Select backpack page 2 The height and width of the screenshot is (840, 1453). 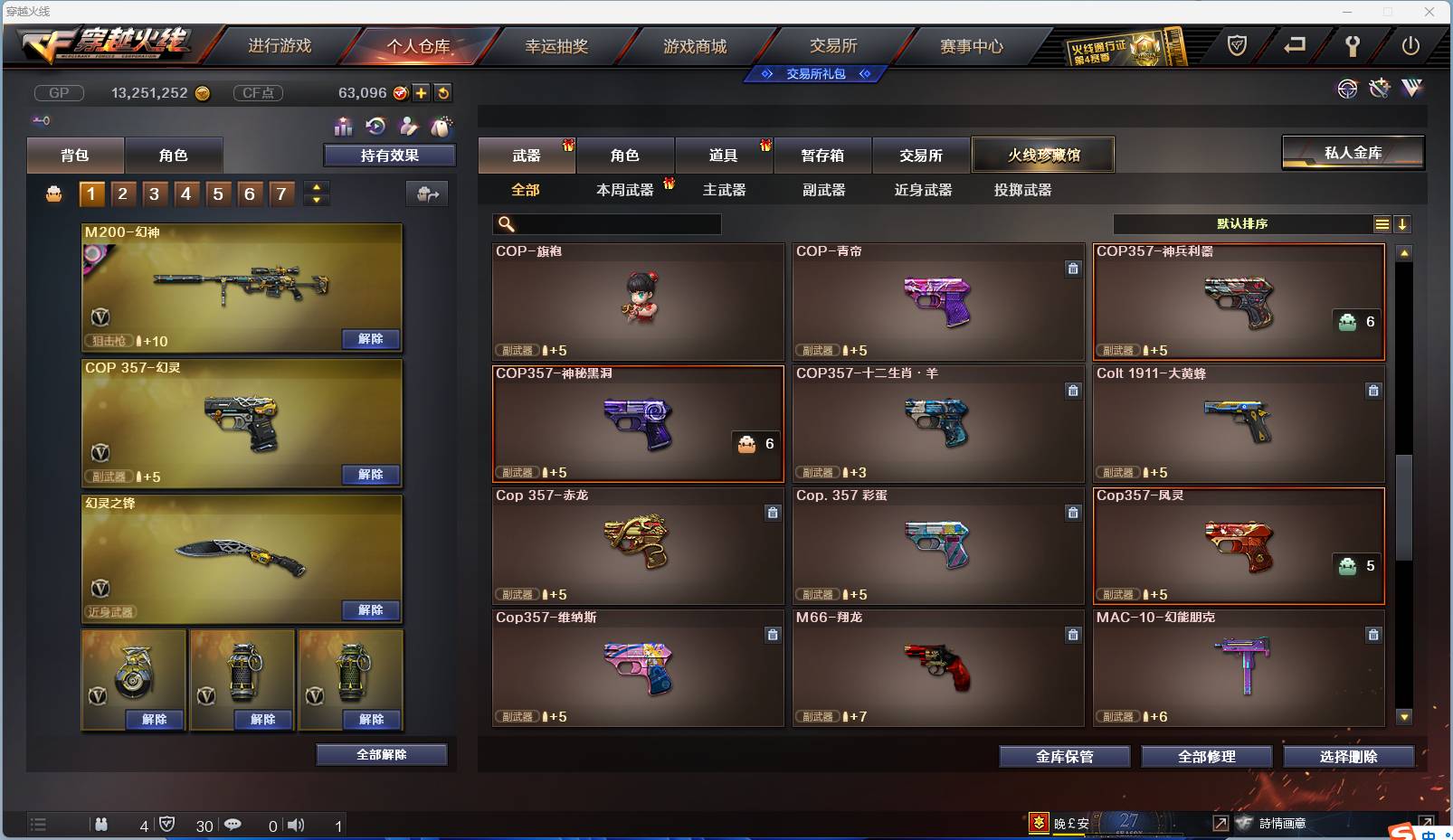[x=123, y=193]
